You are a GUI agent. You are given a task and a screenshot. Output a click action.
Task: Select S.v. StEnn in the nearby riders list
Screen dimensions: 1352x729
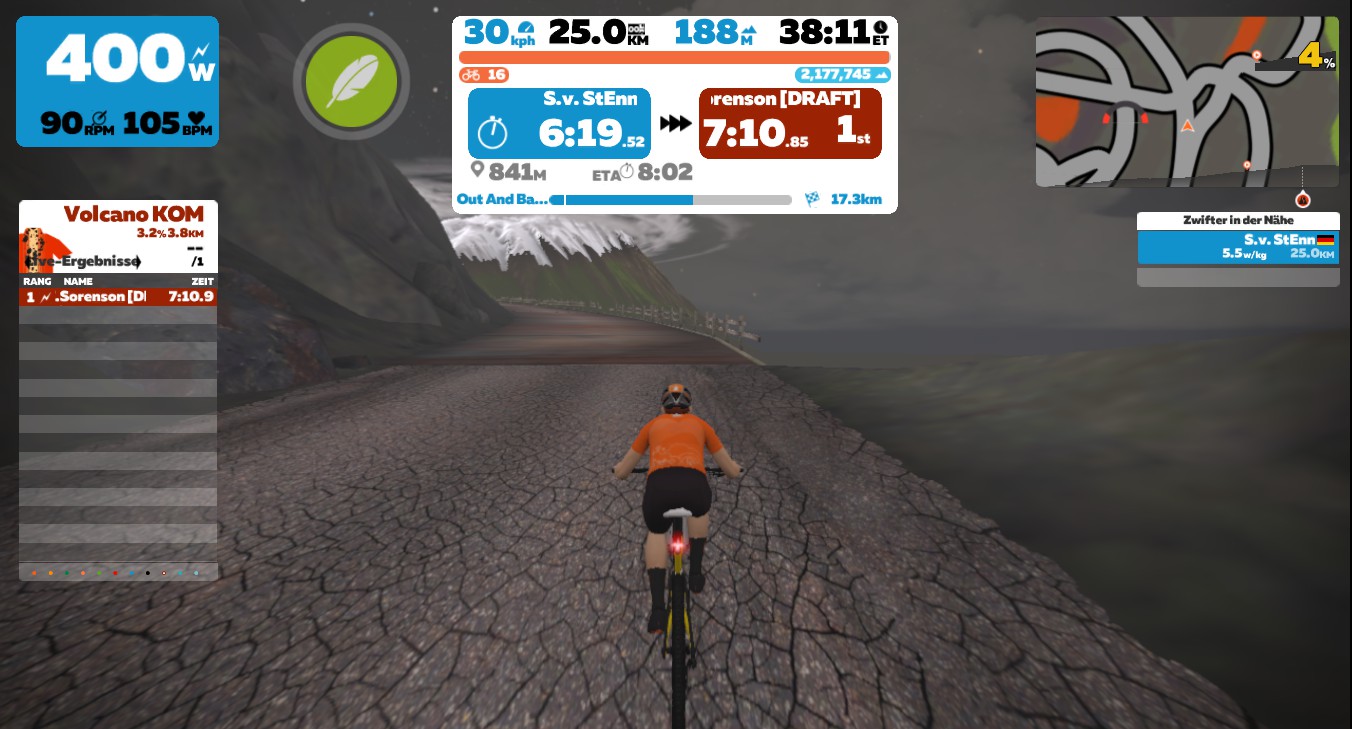(1237, 247)
